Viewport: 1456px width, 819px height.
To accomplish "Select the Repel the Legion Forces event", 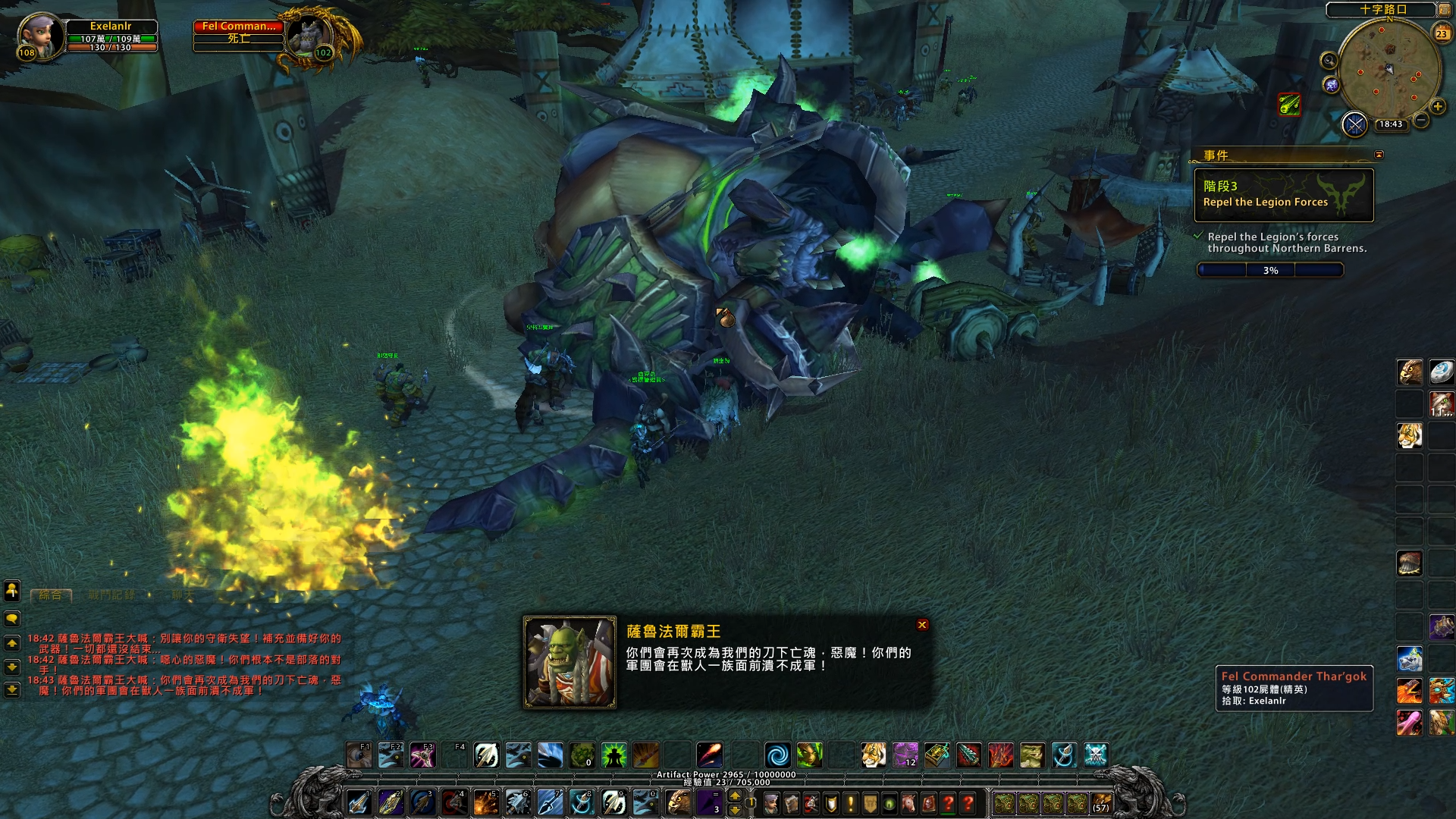I will 1283,195.
